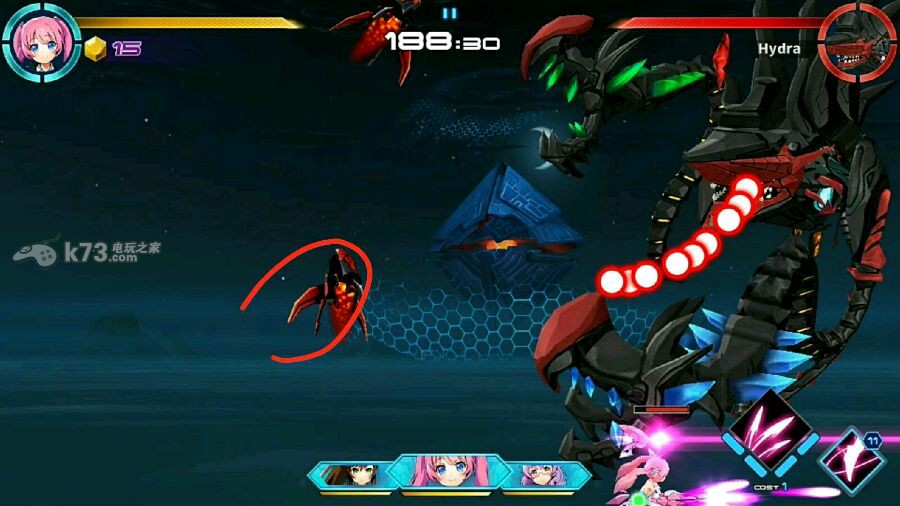The height and width of the screenshot is (506, 900).
Task: Click the Hydra boss portrait icon
Action: [857, 41]
